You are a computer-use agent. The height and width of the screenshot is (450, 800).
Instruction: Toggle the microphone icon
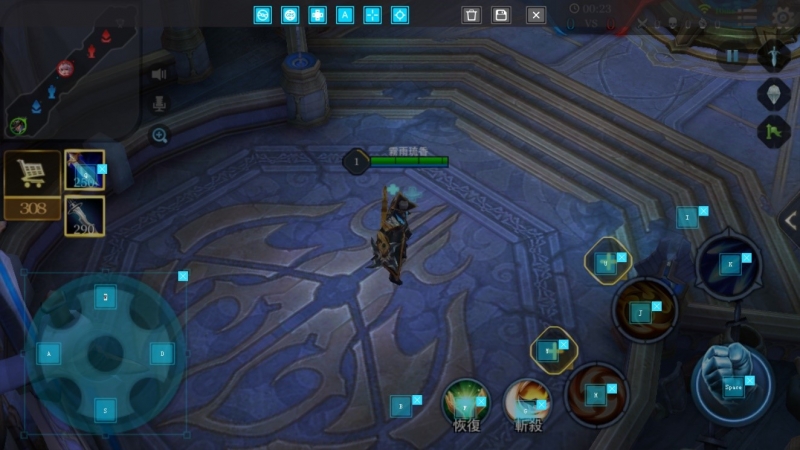pyautogui.click(x=158, y=104)
